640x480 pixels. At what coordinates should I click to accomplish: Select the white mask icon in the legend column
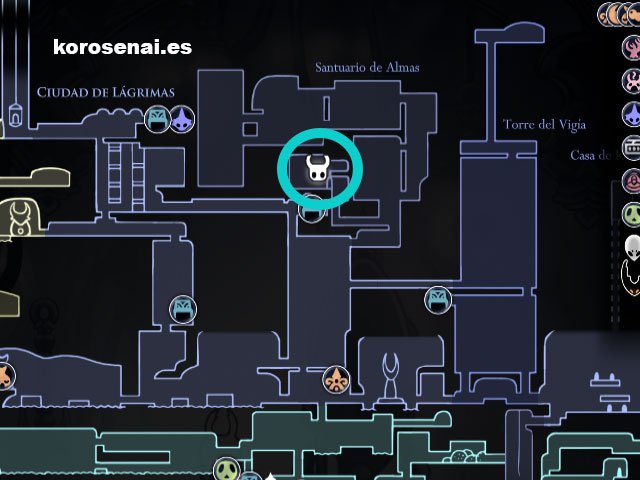(x=632, y=246)
